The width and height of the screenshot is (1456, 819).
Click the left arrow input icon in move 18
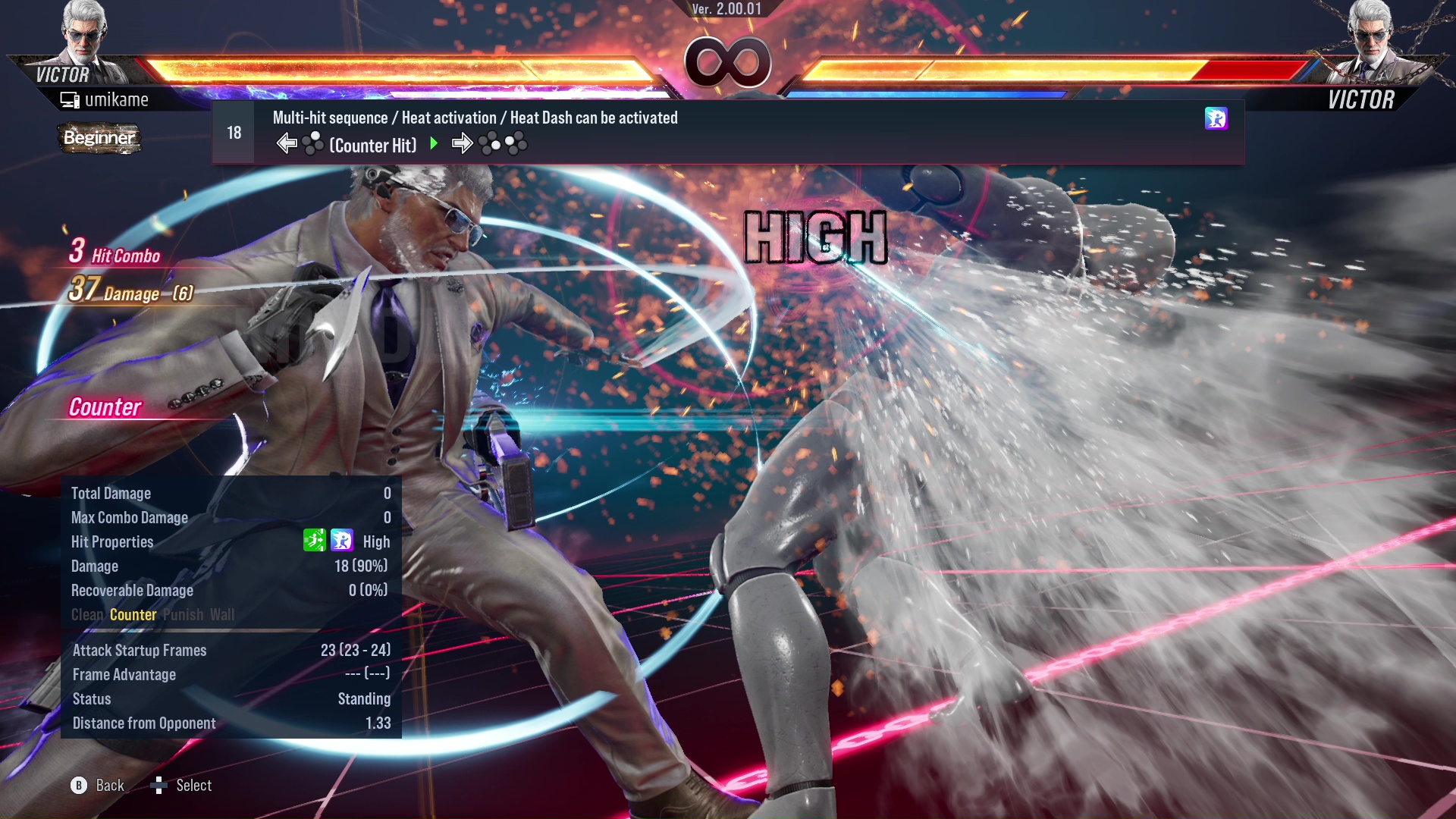point(287,143)
